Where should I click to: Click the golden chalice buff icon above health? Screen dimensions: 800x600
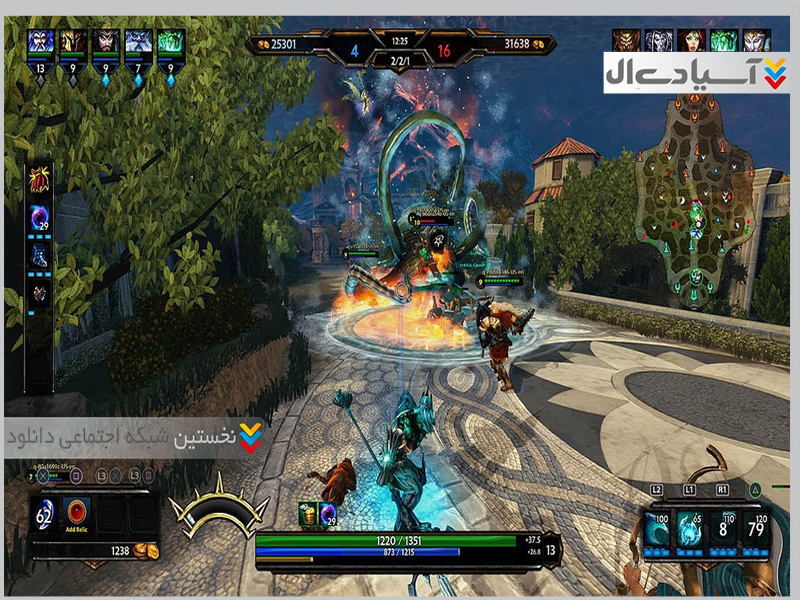tap(308, 514)
